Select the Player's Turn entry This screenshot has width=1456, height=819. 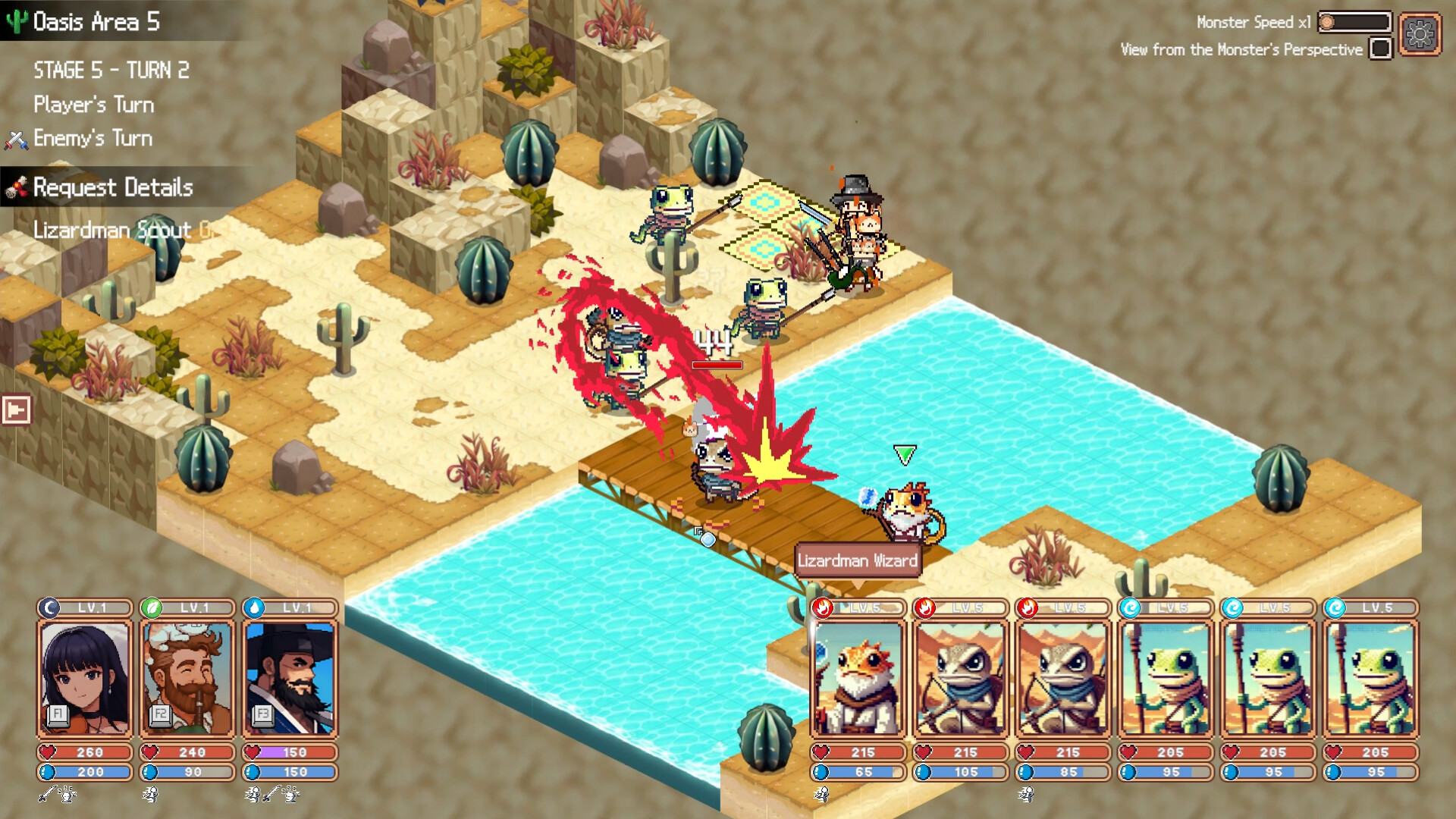click(93, 104)
